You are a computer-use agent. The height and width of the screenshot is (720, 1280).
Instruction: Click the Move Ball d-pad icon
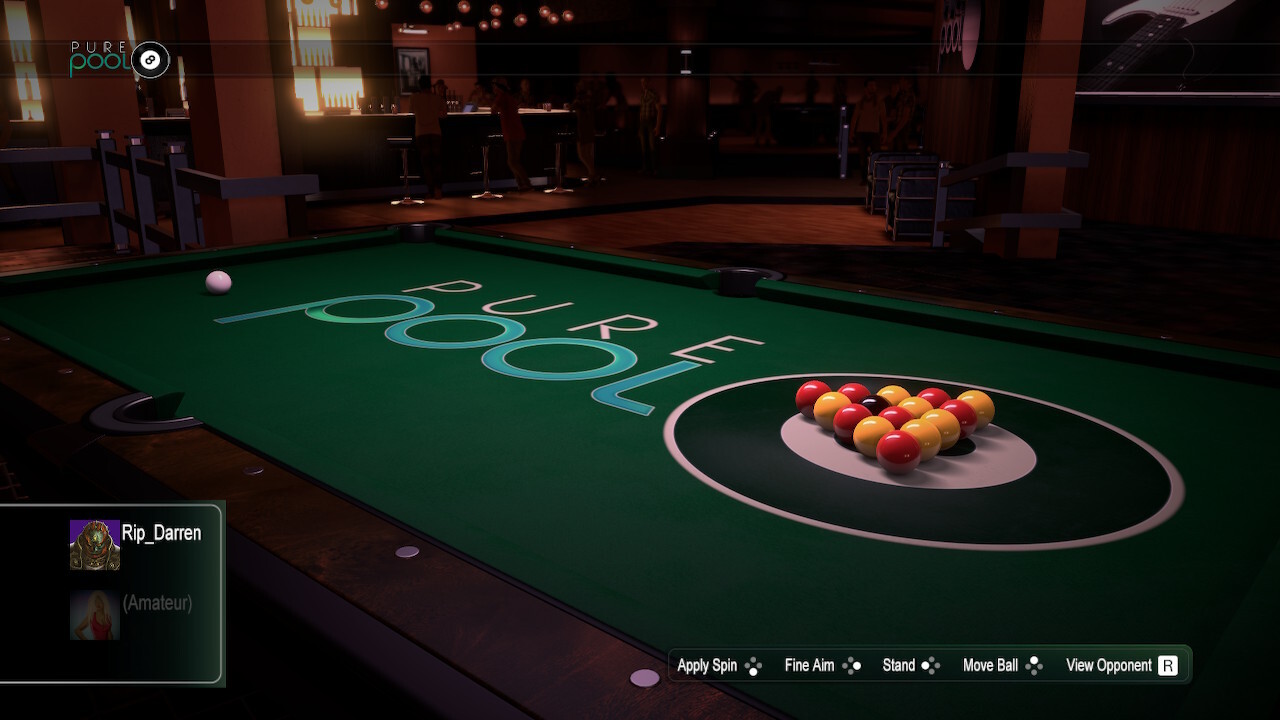(x=1034, y=665)
